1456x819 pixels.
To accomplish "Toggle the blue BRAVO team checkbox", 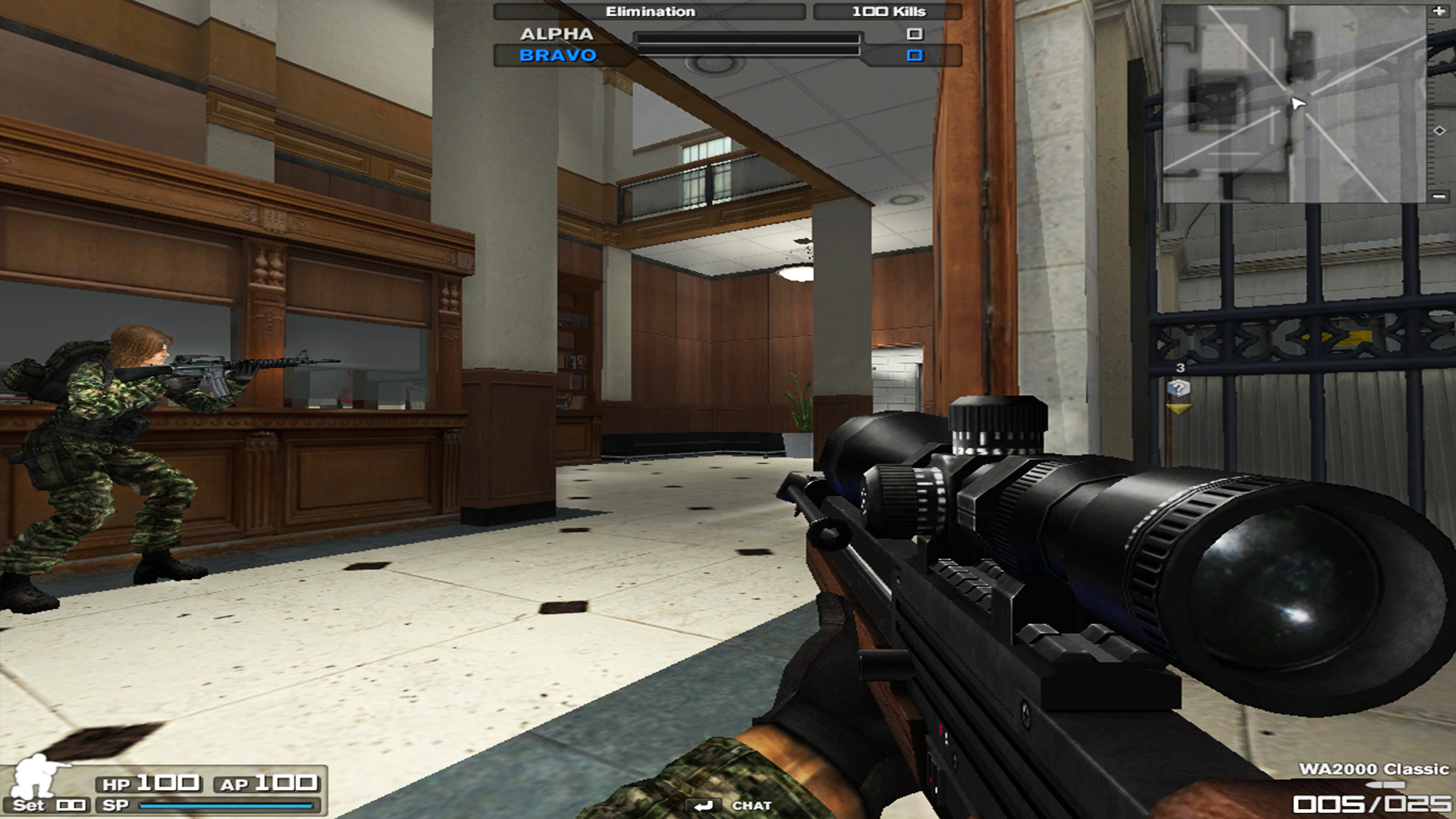I will click(915, 55).
